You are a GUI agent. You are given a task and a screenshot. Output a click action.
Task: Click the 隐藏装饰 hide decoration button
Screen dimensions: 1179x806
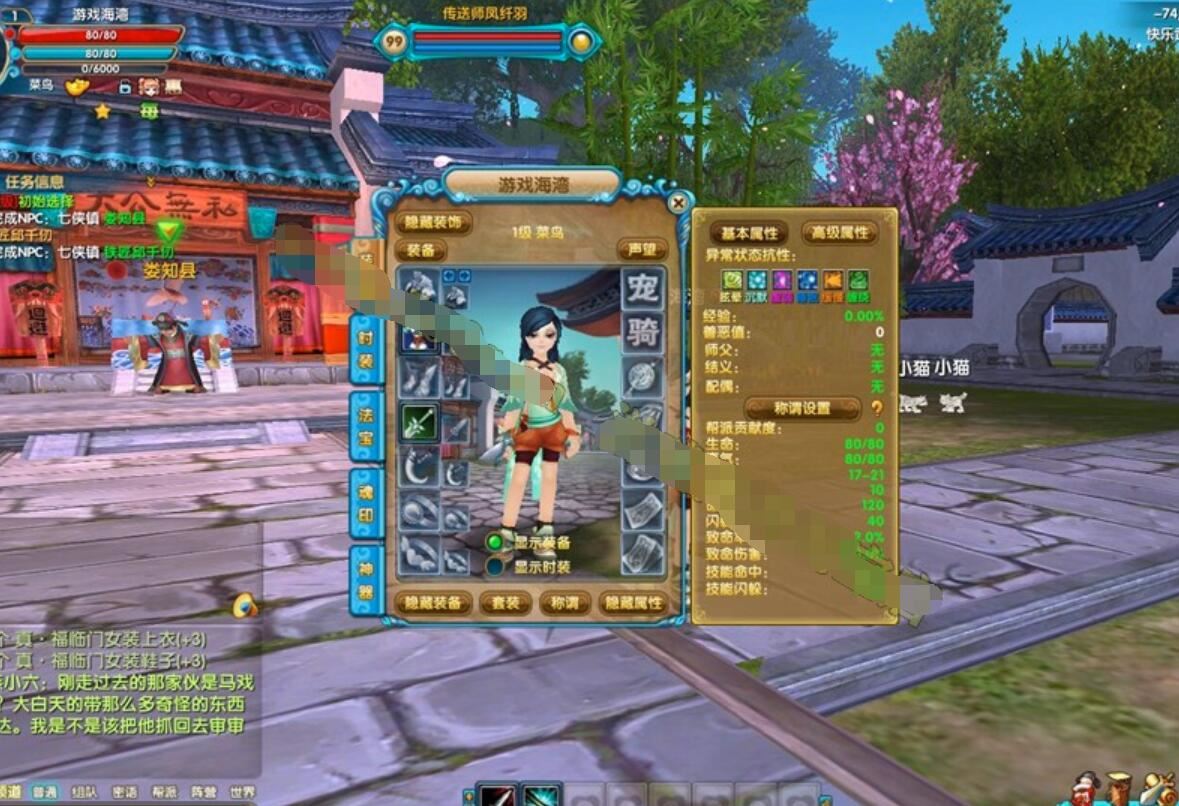tap(432, 223)
